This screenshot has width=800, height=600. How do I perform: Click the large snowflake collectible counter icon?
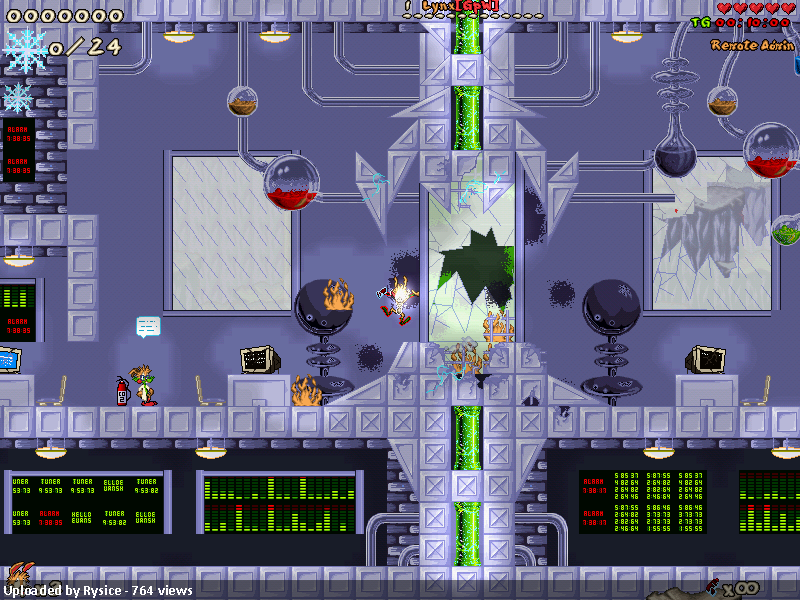pos(25,48)
